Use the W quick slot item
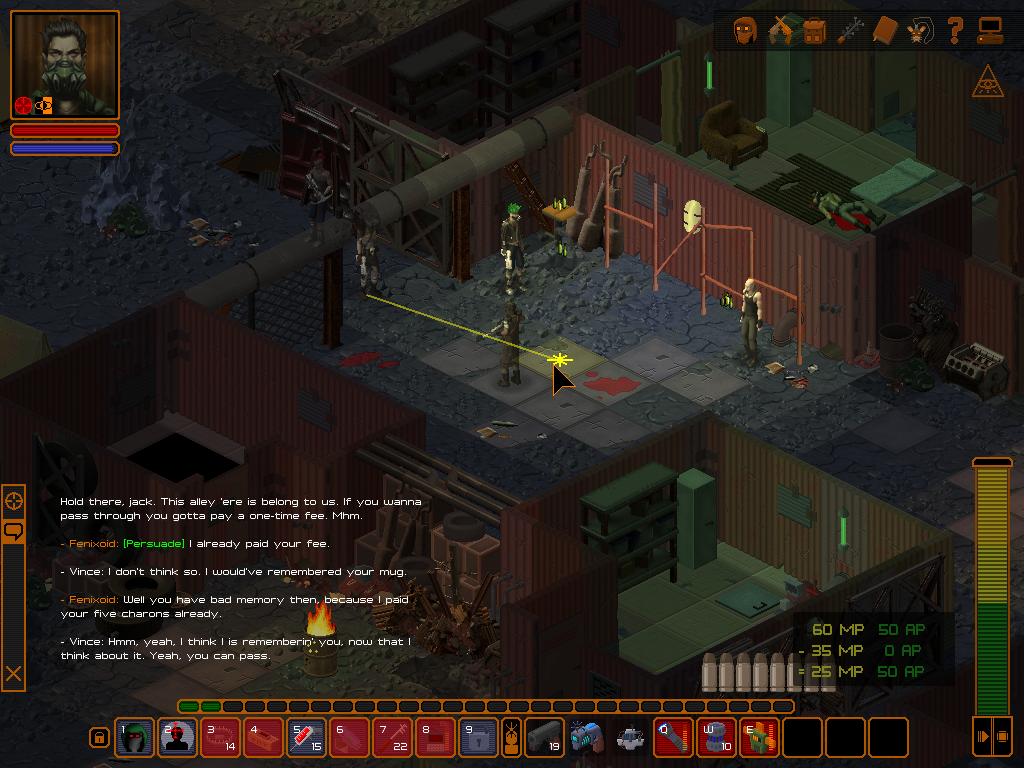The image size is (1024, 768). click(716, 738)
